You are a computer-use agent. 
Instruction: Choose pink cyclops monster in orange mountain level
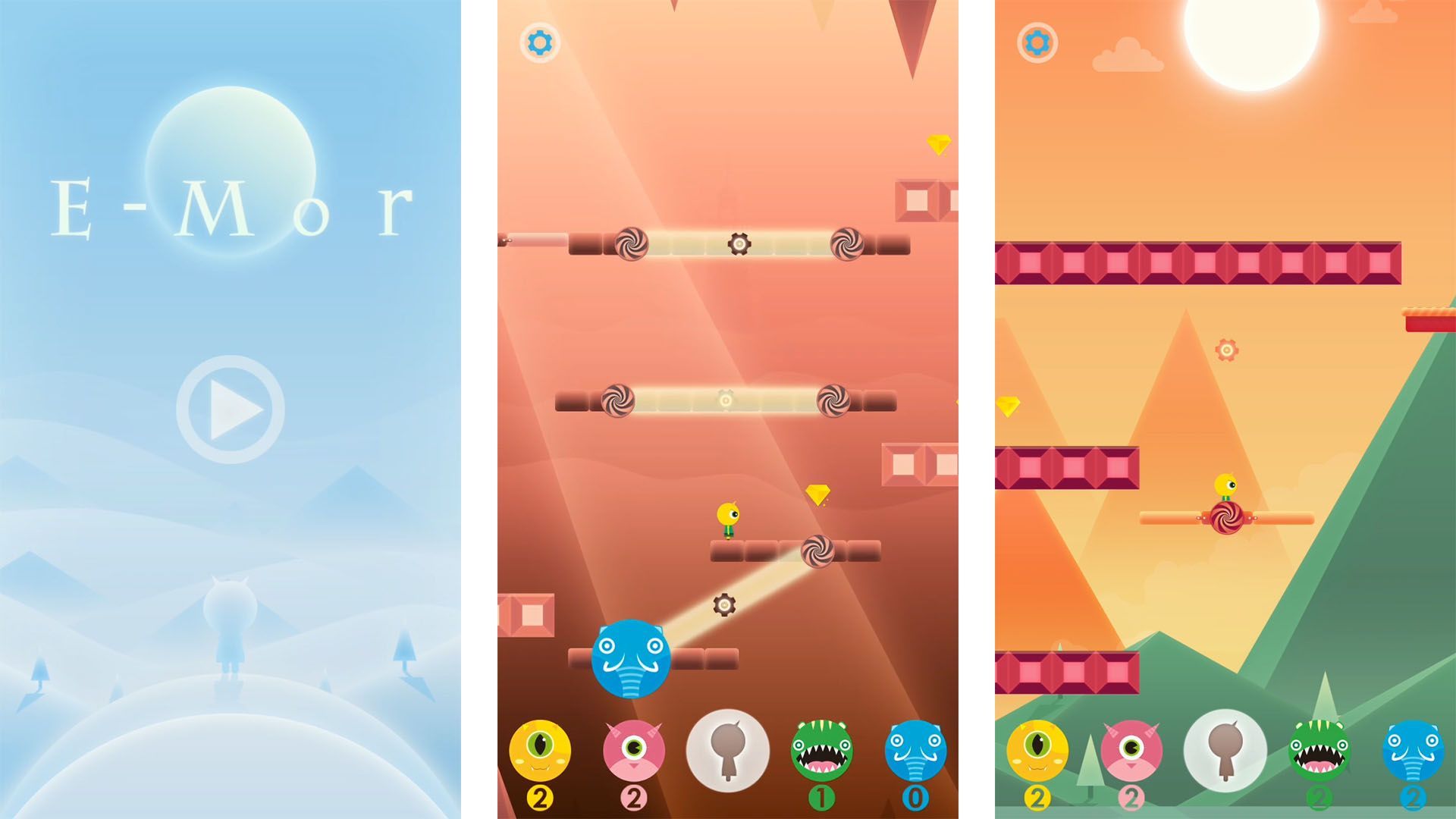pos(1131,750)
